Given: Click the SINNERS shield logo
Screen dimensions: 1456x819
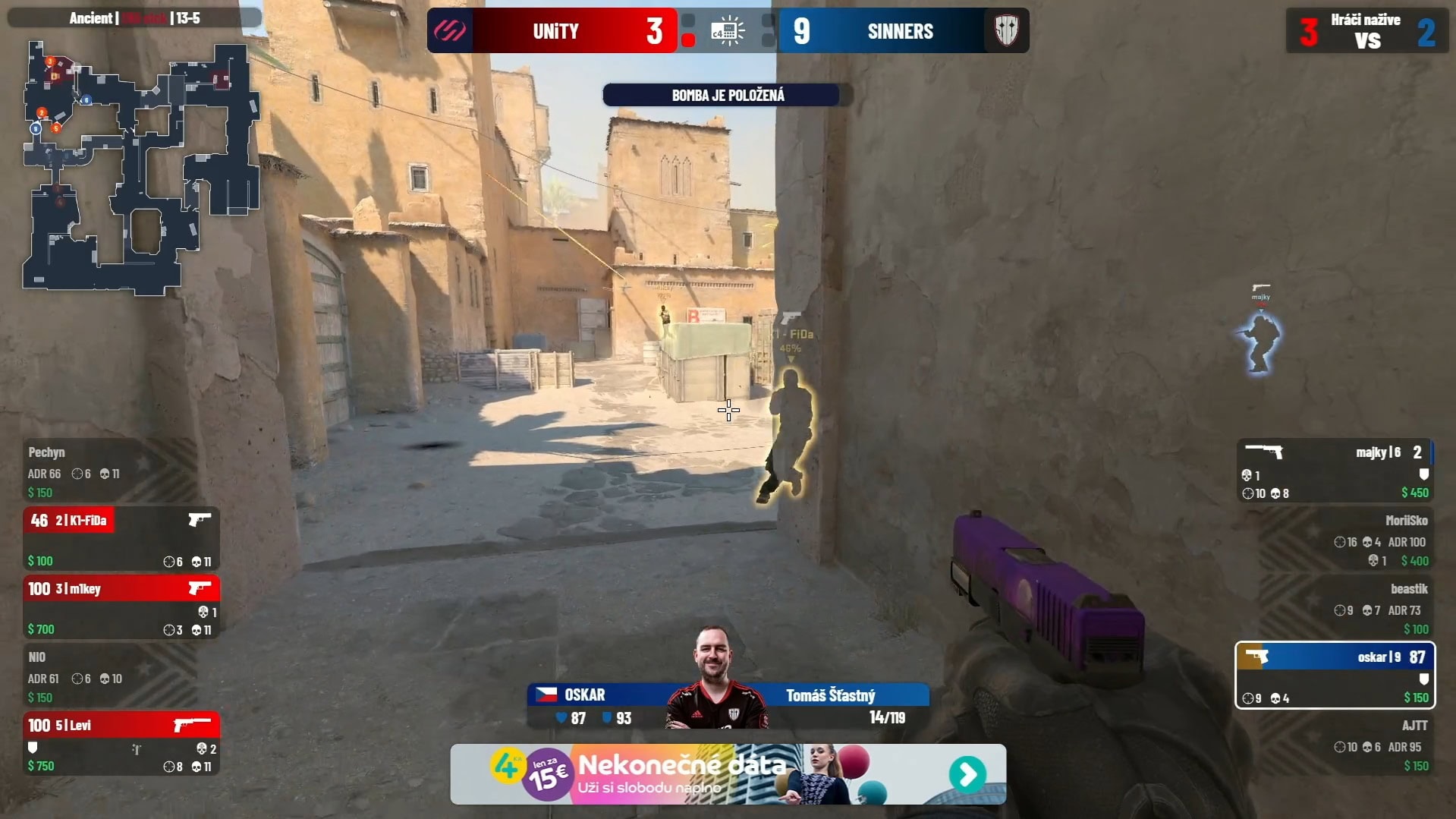Looking at the screenshot, I should click(1006, 30).
